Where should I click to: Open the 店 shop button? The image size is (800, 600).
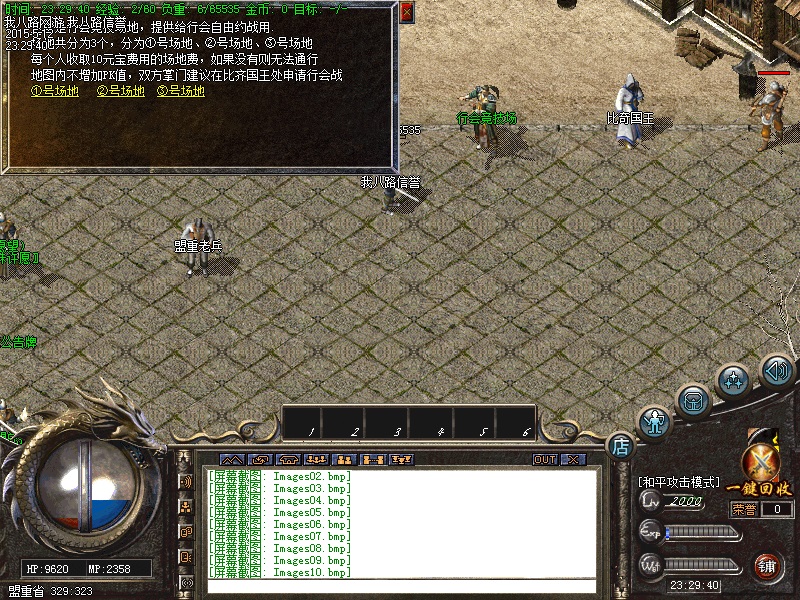[621, 445]
